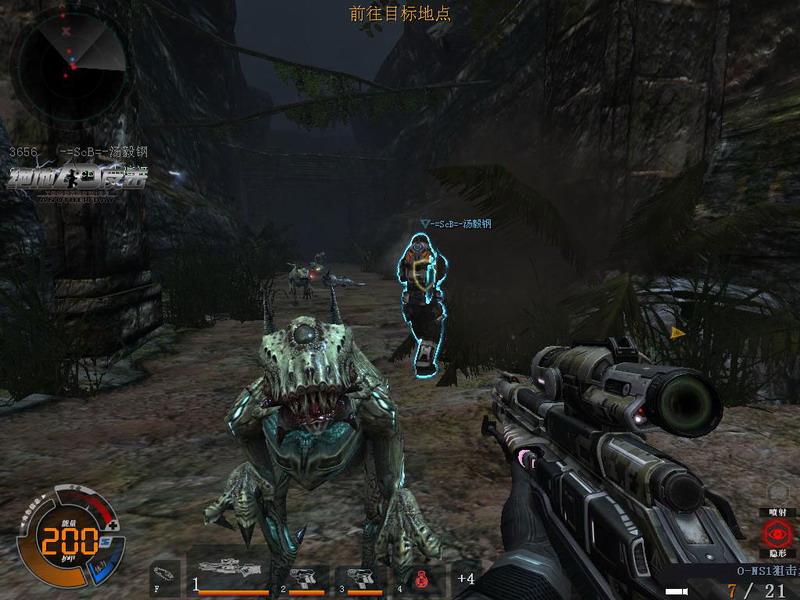
Task: Activate the red eye stealth ability icon
Action: tap(777, 533)
